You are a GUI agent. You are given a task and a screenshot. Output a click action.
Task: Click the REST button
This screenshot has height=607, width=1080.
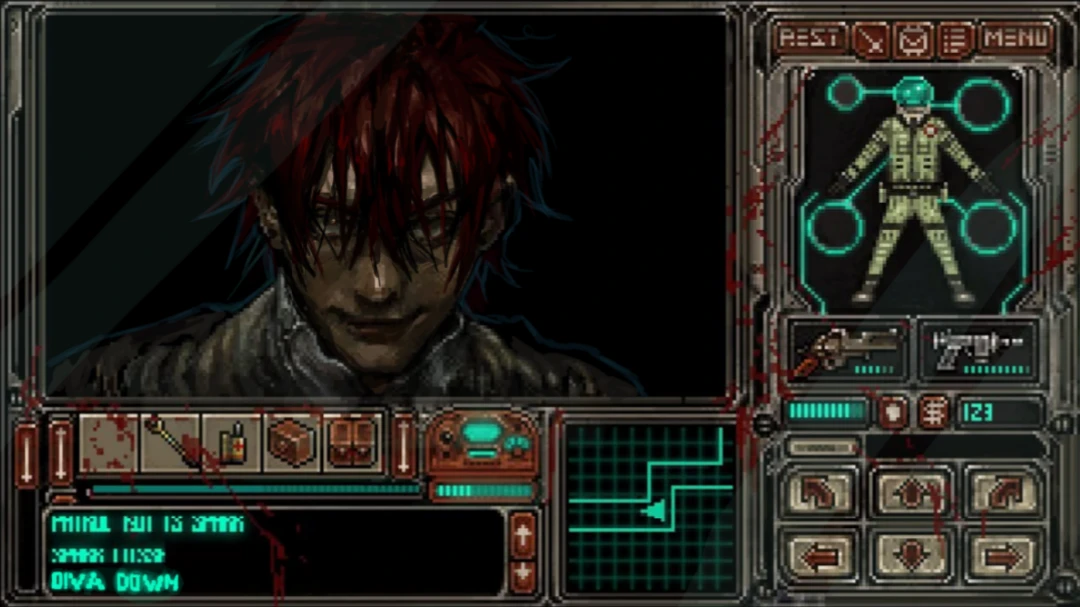[x=809, y=39]
